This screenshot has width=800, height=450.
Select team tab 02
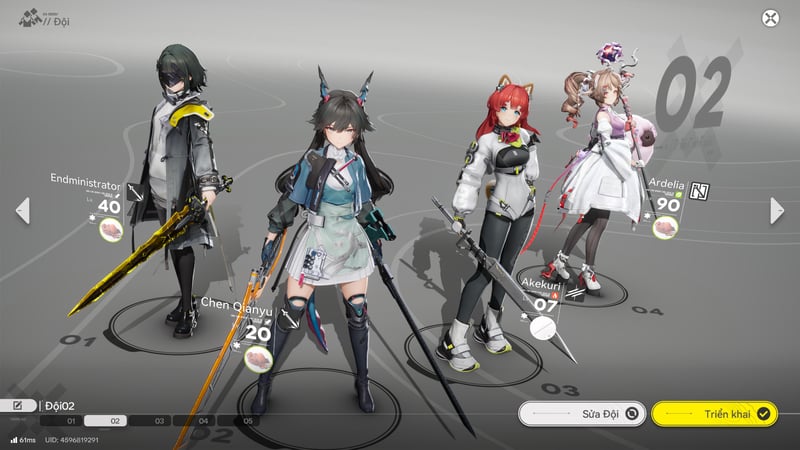(115, 422)
